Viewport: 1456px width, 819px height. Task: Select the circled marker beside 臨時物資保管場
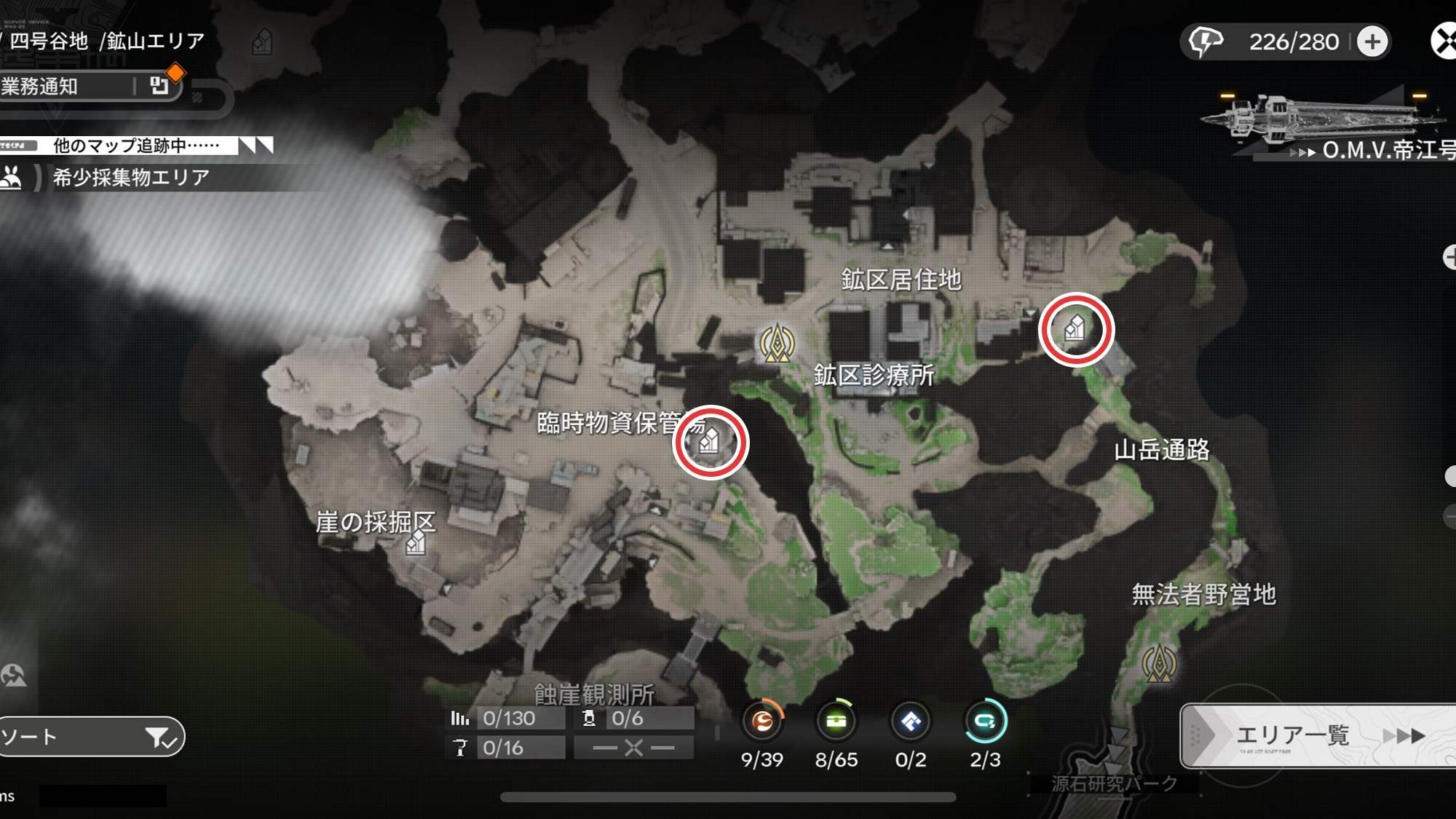[711, 442]
